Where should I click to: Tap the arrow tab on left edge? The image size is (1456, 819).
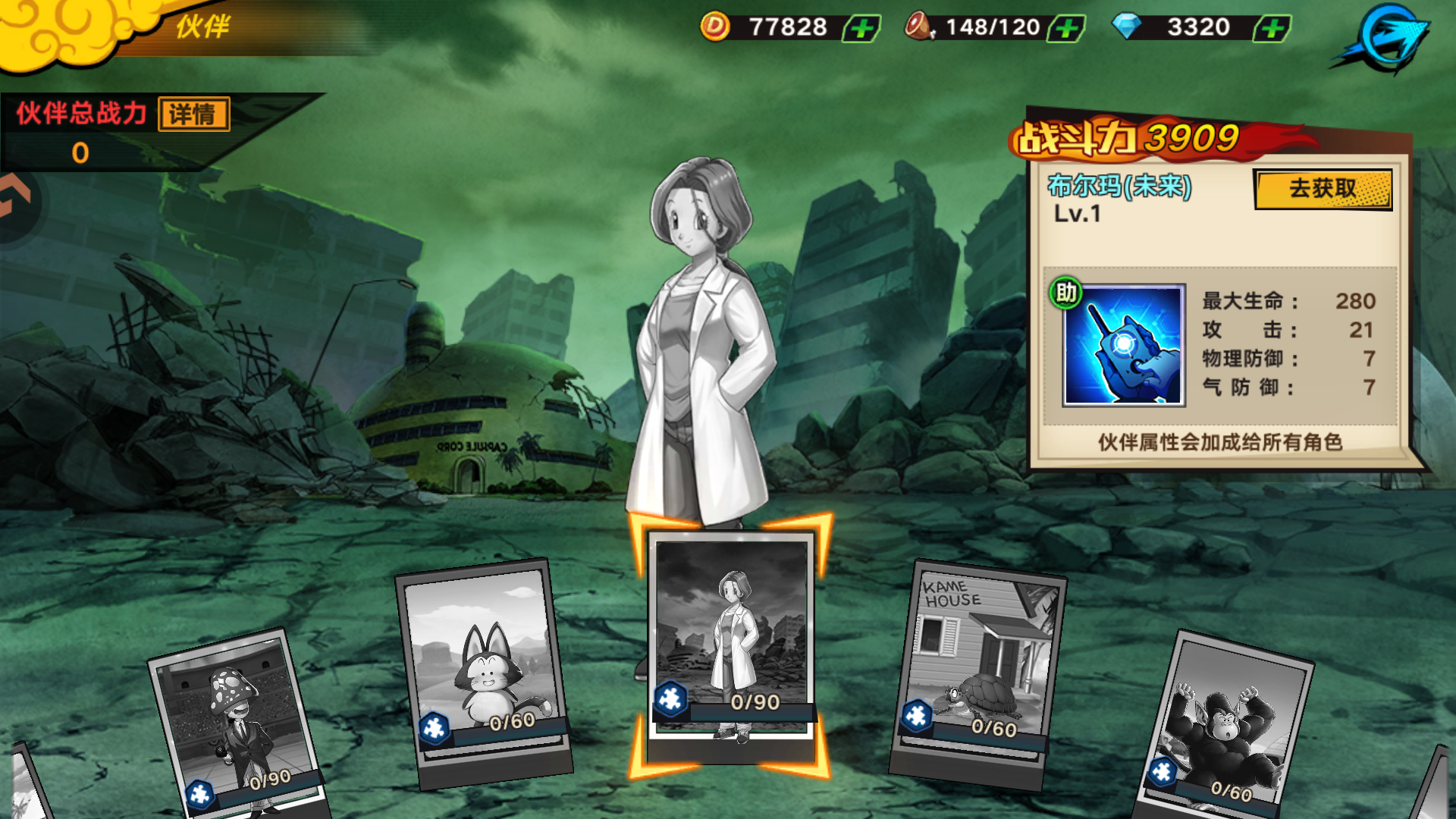point(15,199)
